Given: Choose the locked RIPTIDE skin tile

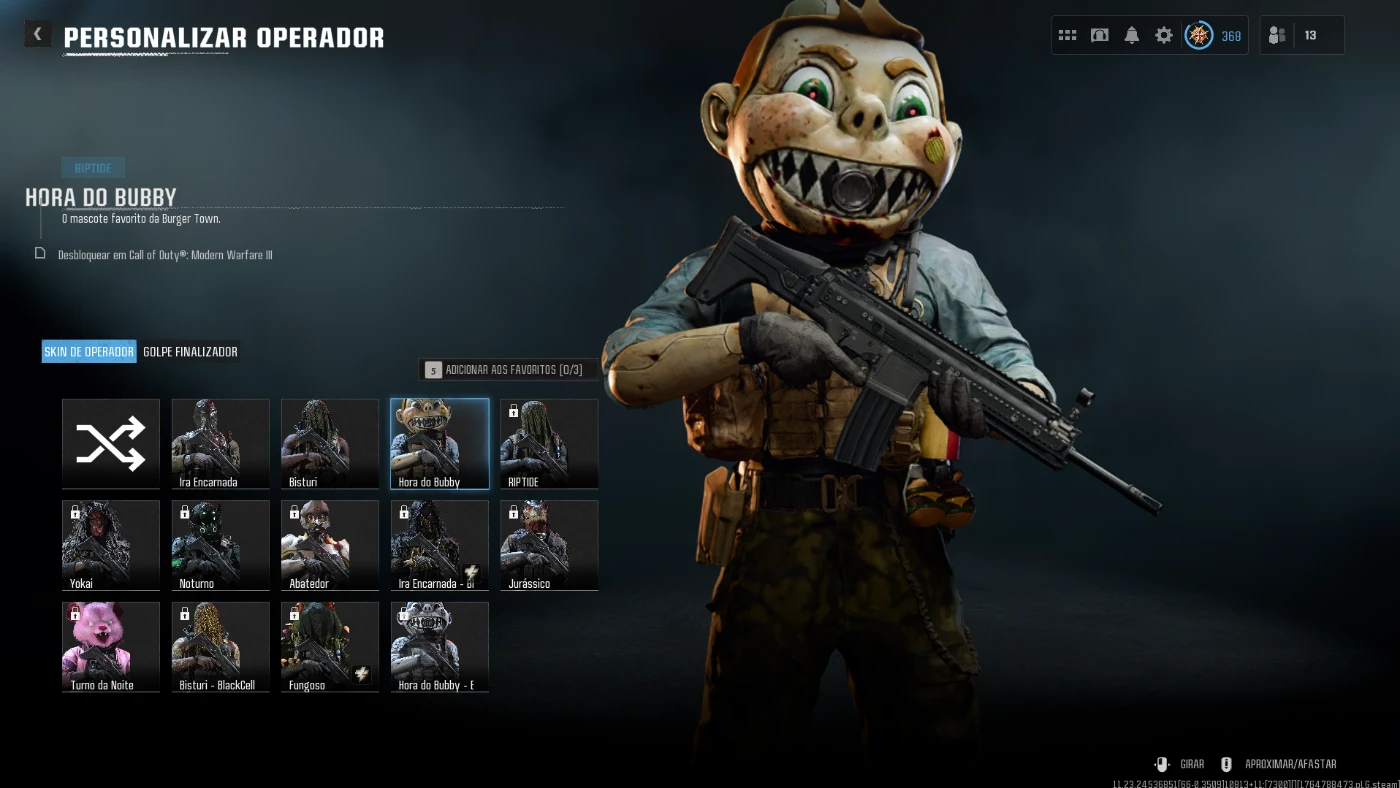Looking at the screenshot, I should pyautogui.click(x=549, y=443).
